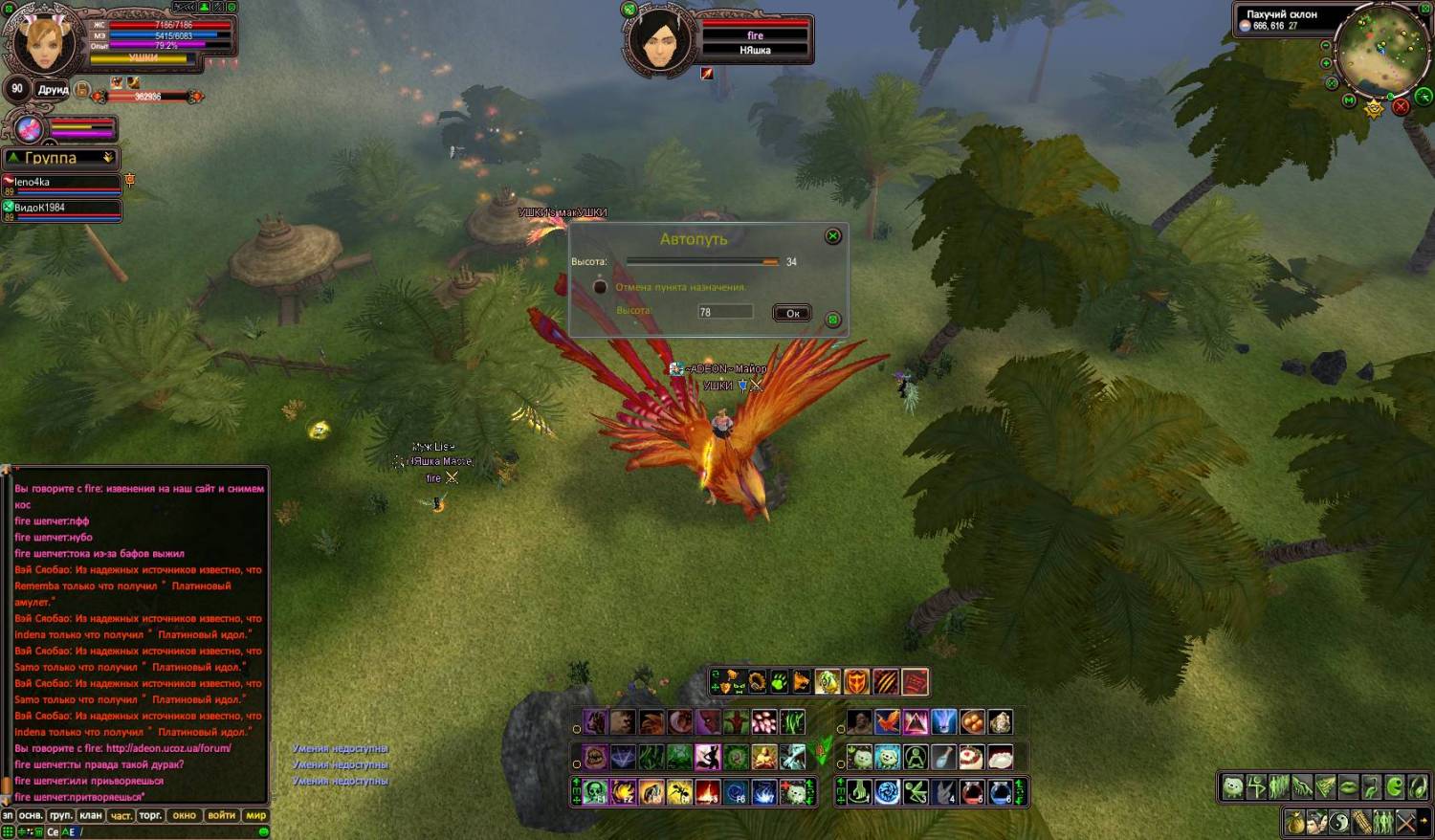Click the red crossed-swords button below the minimap
Screen dimensions: 1435x840
pos(1402,106)
